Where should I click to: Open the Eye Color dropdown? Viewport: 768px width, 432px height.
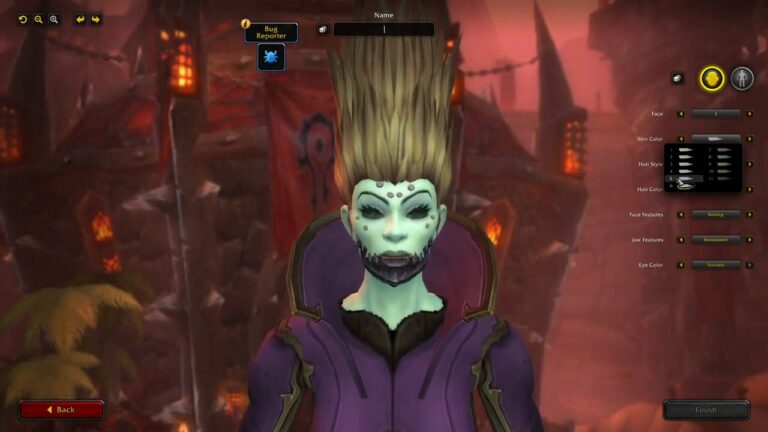715,265
